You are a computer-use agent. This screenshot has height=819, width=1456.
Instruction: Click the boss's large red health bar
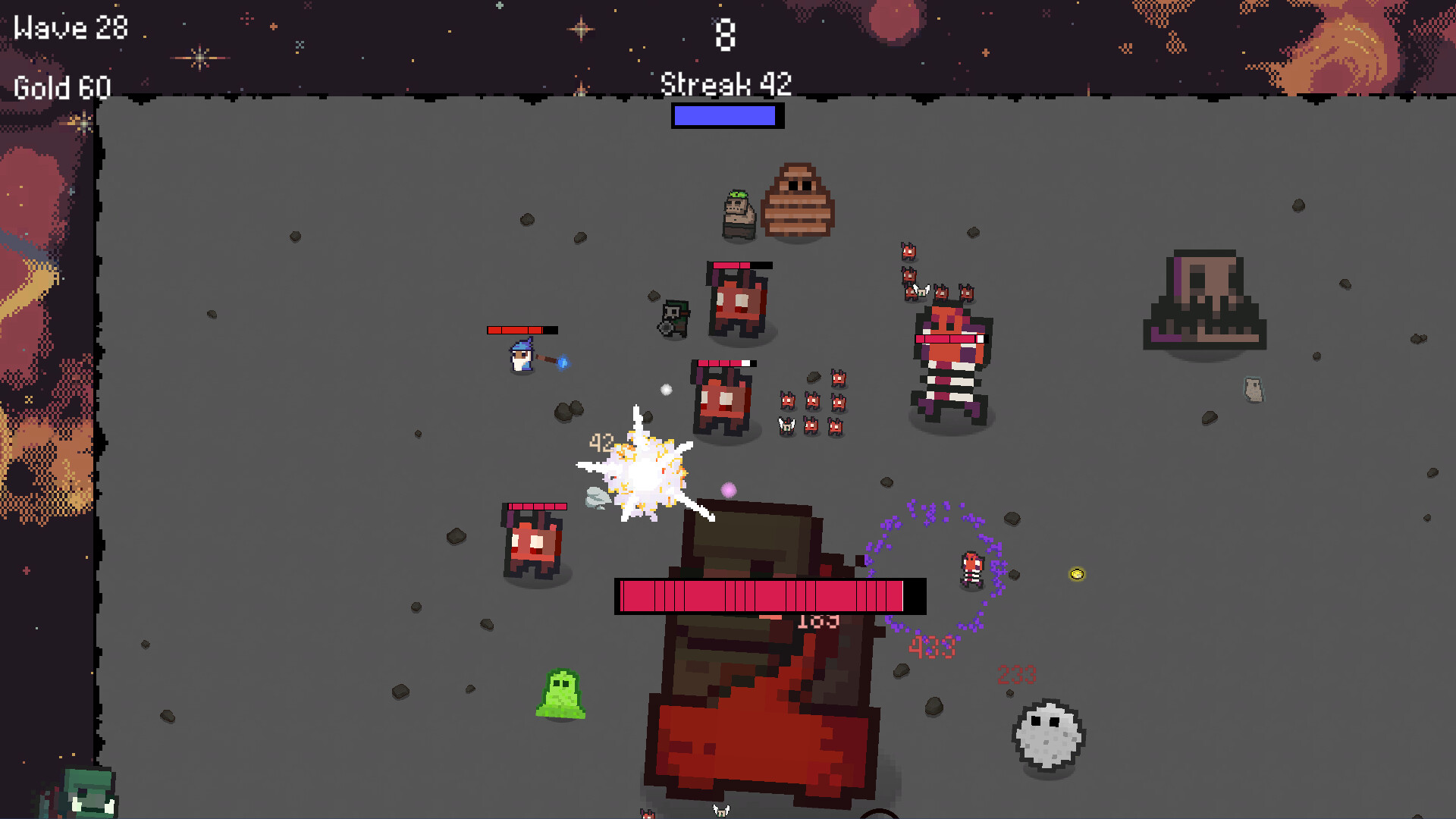point(766,598)
